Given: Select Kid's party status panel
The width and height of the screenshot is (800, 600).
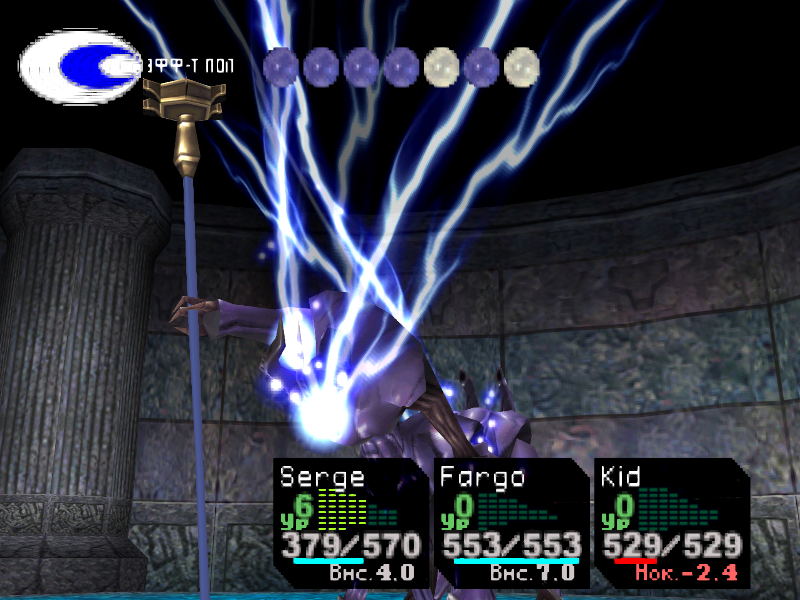Looking at the screenshot, I should coord(670,522).
